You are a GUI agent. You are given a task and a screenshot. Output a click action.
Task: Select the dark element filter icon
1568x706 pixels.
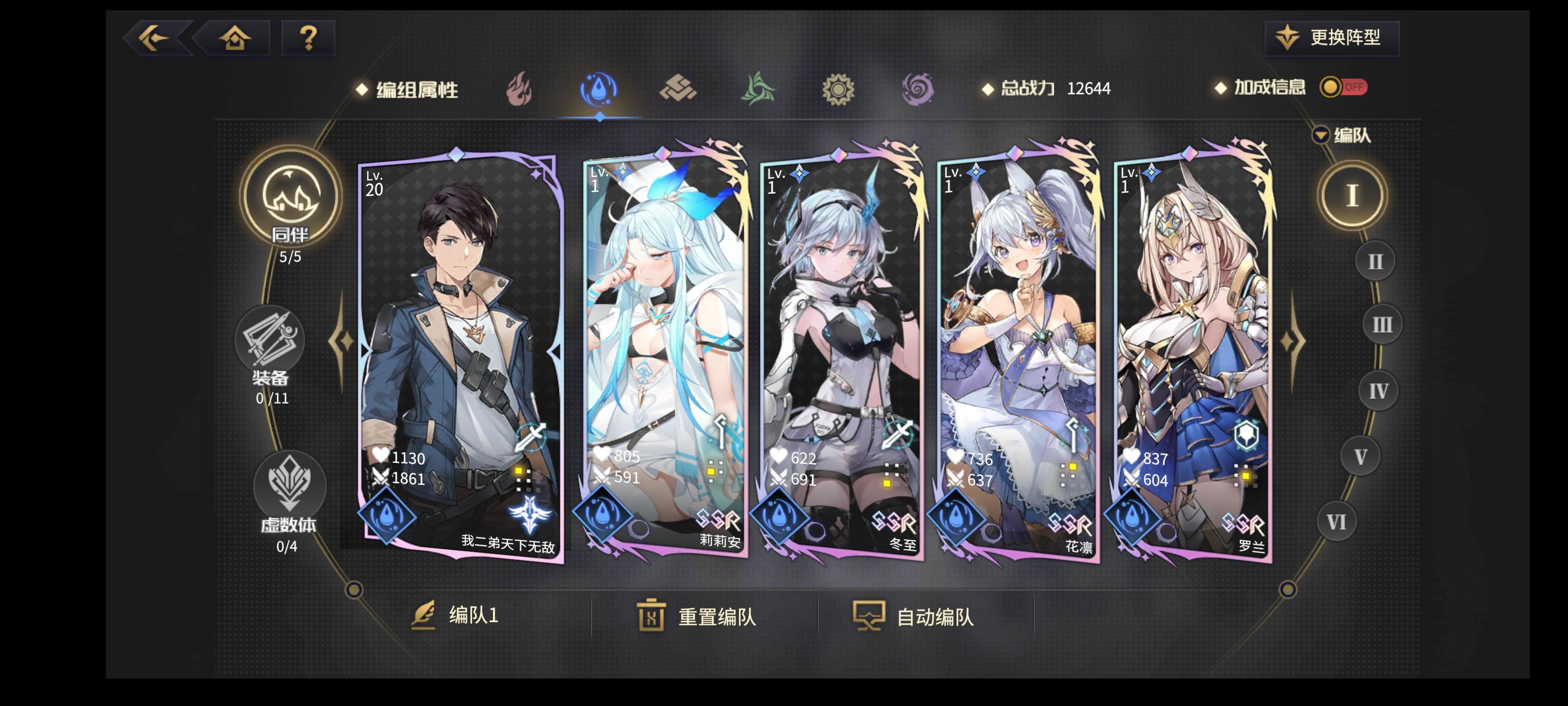[920, 89]
